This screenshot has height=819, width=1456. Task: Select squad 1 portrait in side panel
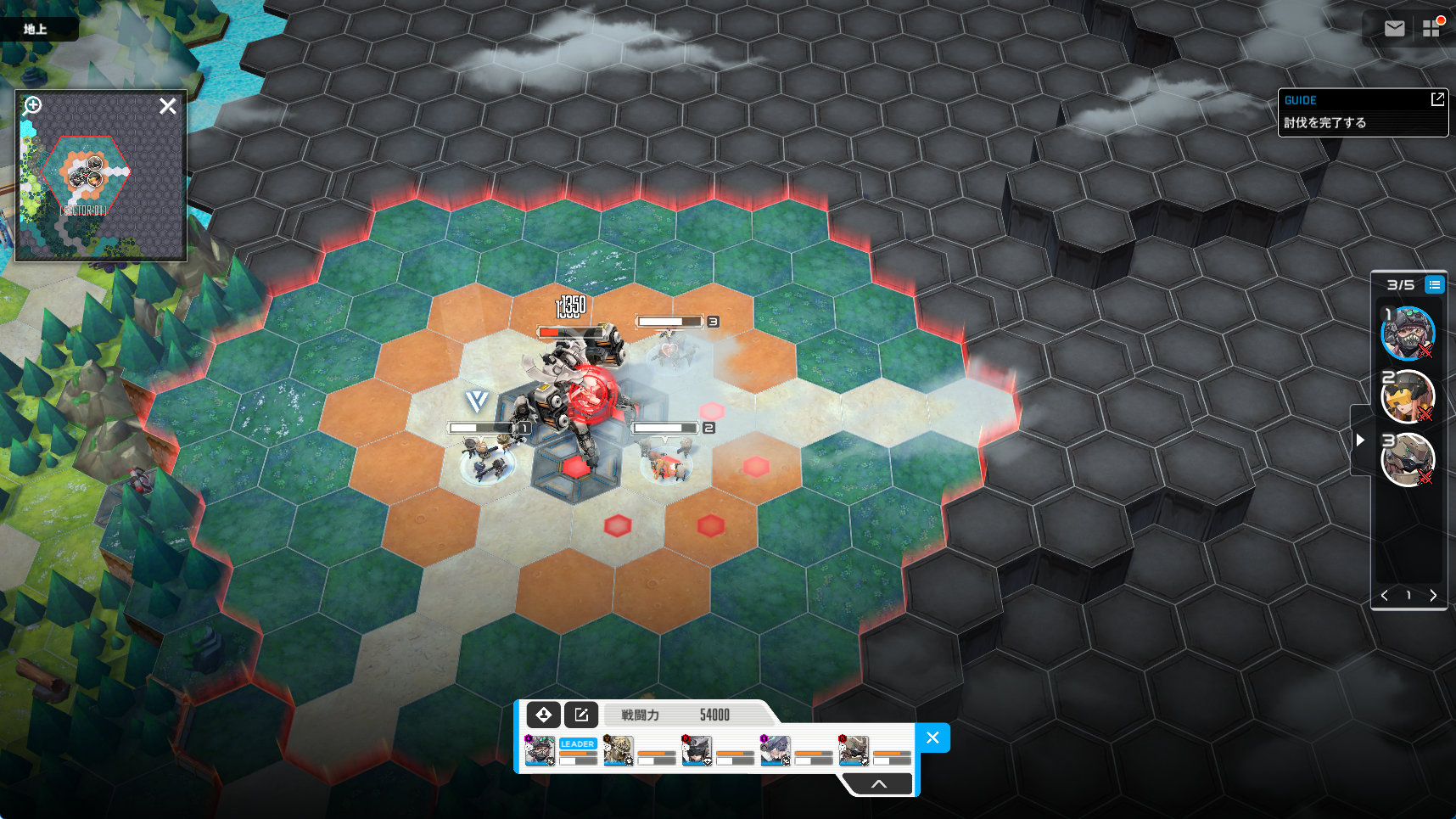(1408, 334)
